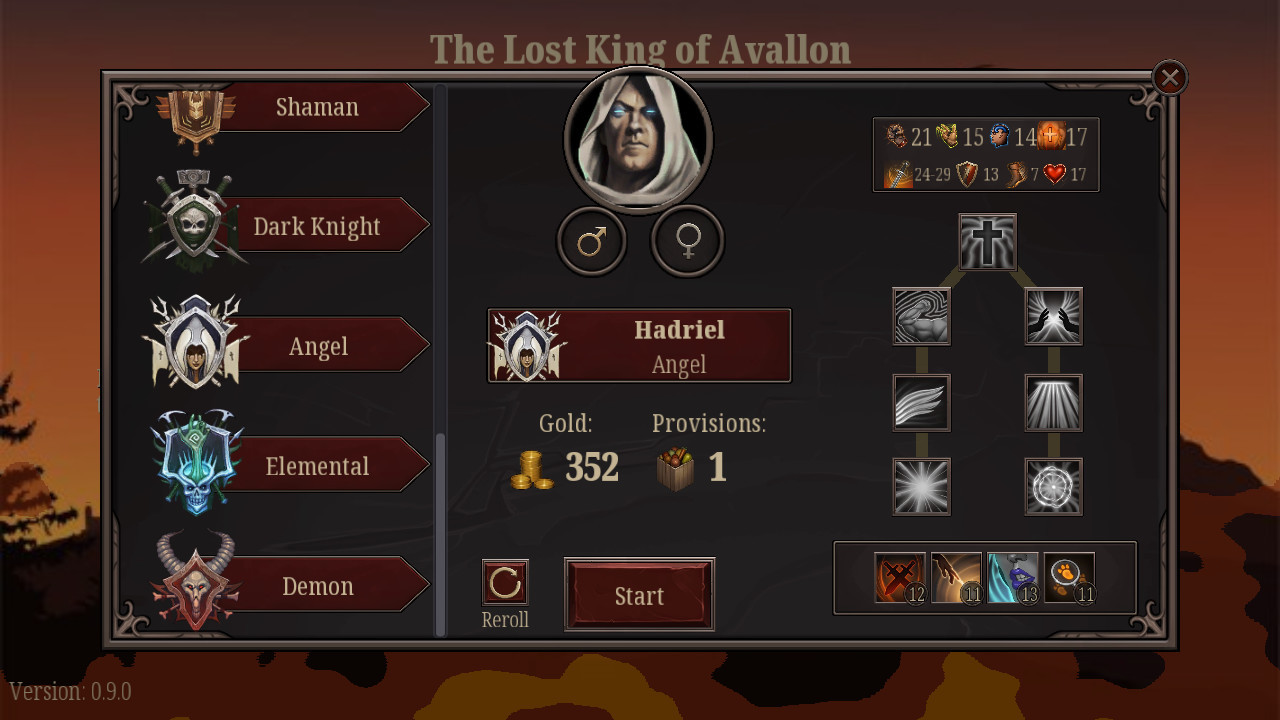Image resolution: width=1280 pixels, height=720 pixels.
Task: Click the radiant starburst talent node
Action: [x=921, y=487]
